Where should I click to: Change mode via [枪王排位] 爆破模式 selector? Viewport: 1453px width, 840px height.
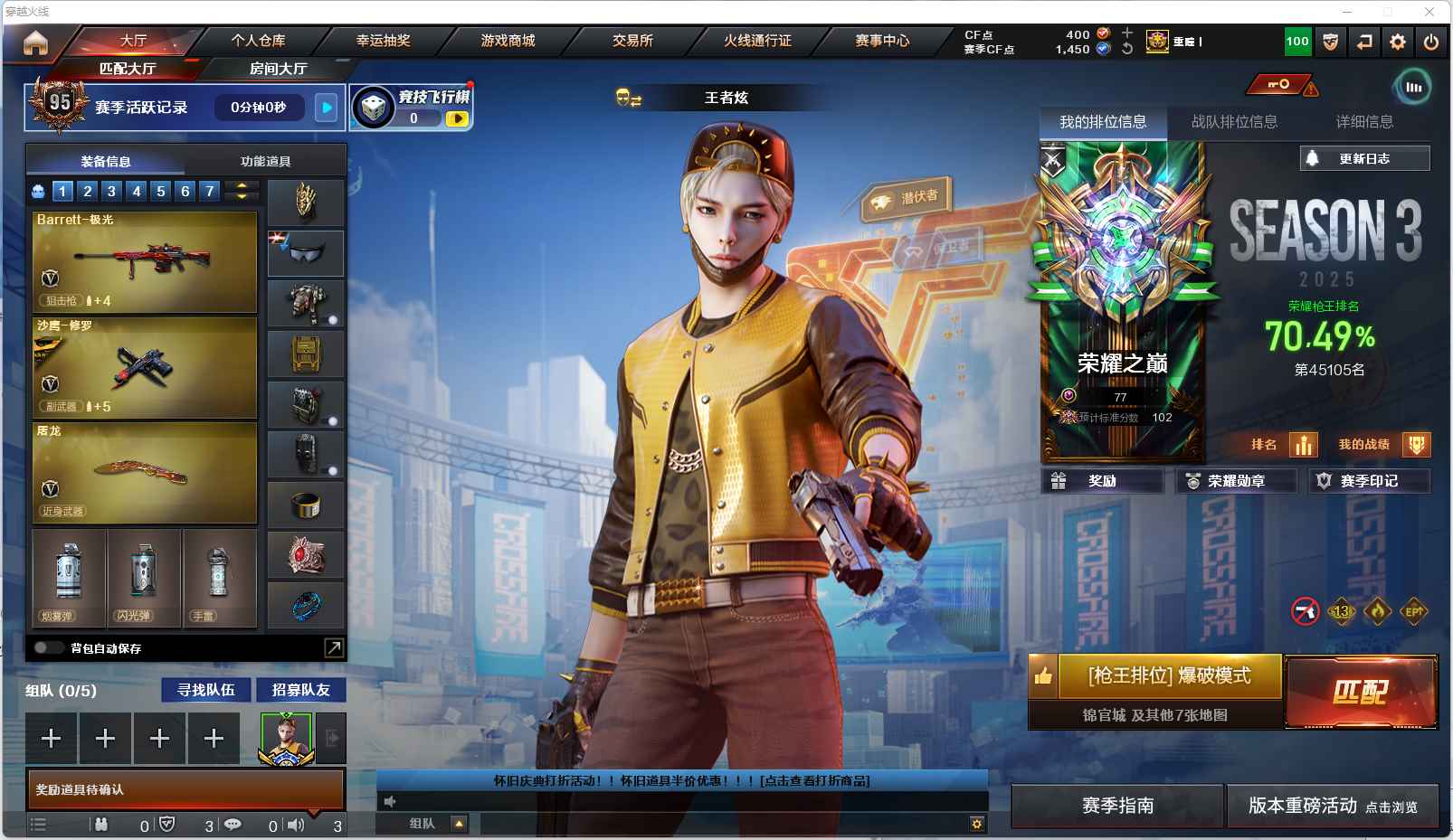(1169, 676)
